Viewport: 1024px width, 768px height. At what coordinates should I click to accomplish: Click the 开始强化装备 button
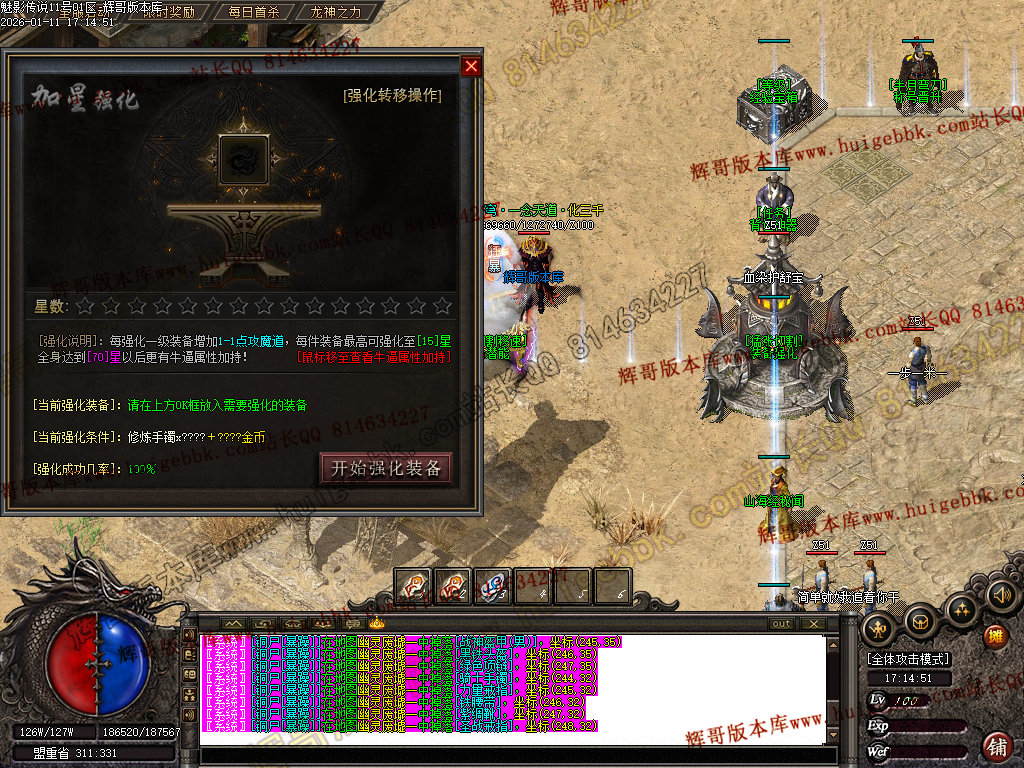tap(386, 468)
